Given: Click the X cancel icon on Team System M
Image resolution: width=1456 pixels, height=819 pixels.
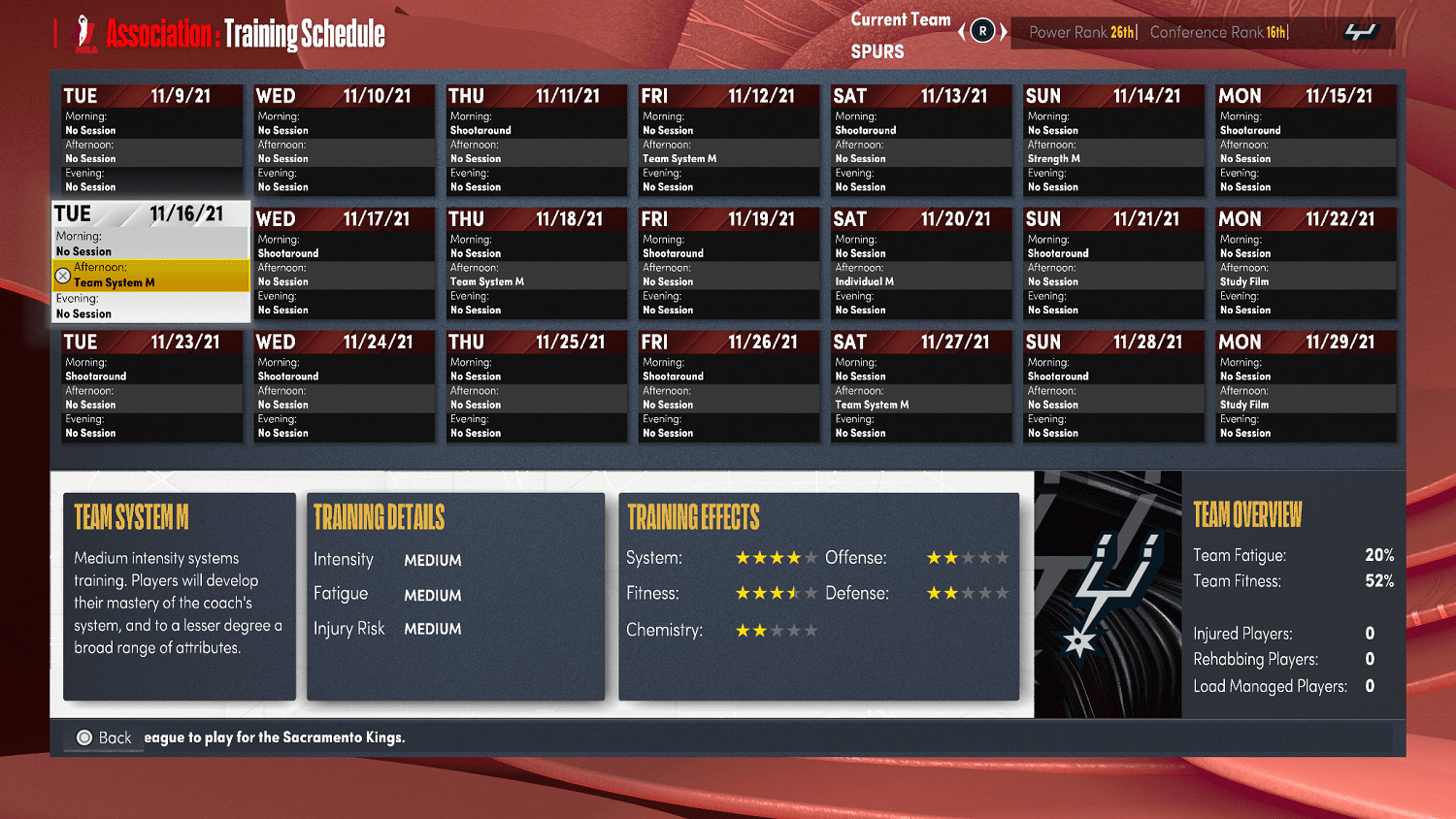Looking at the screenshot, I should [64, 276].
